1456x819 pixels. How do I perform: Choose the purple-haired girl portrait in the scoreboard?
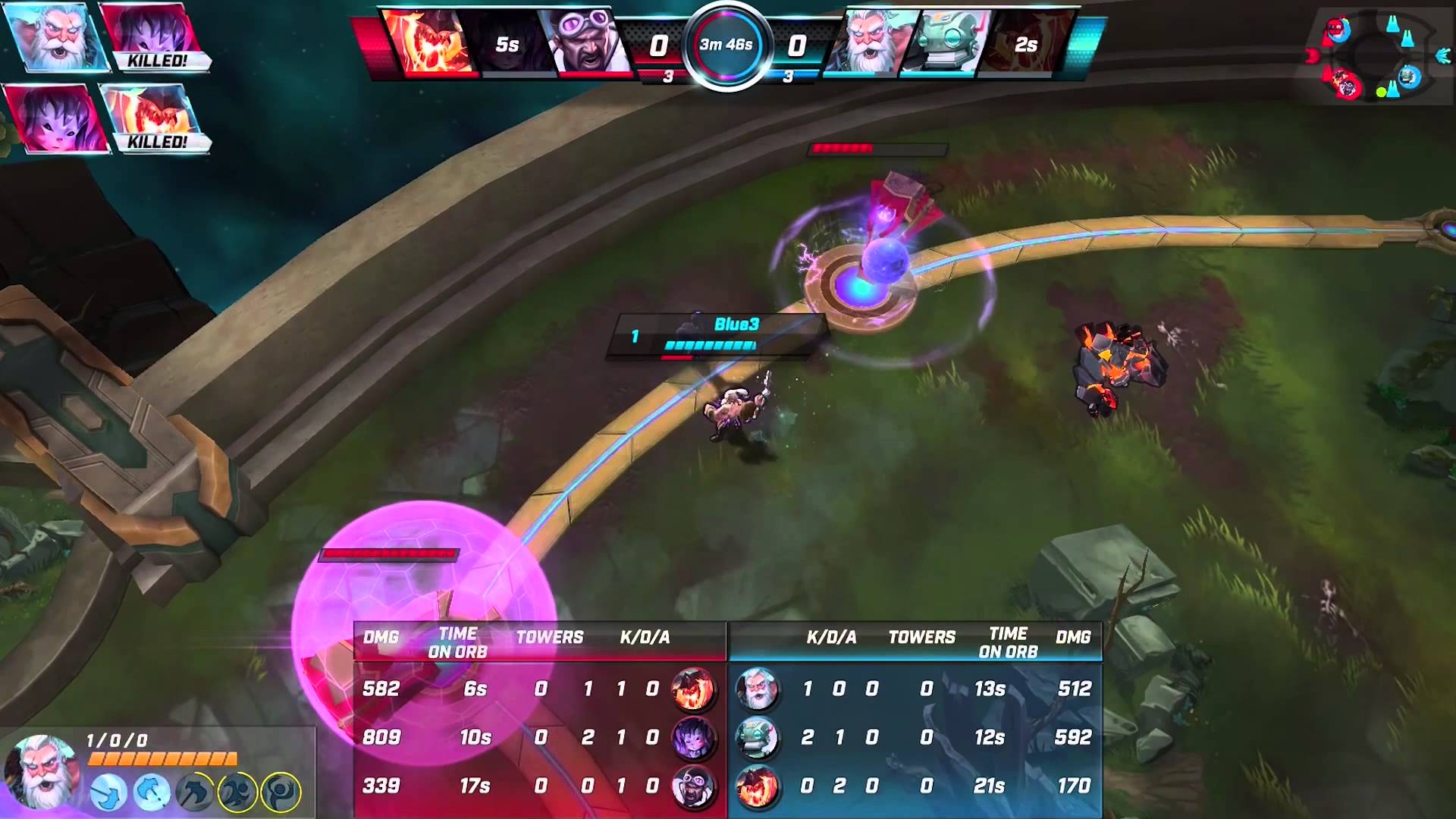coord(693,738)
